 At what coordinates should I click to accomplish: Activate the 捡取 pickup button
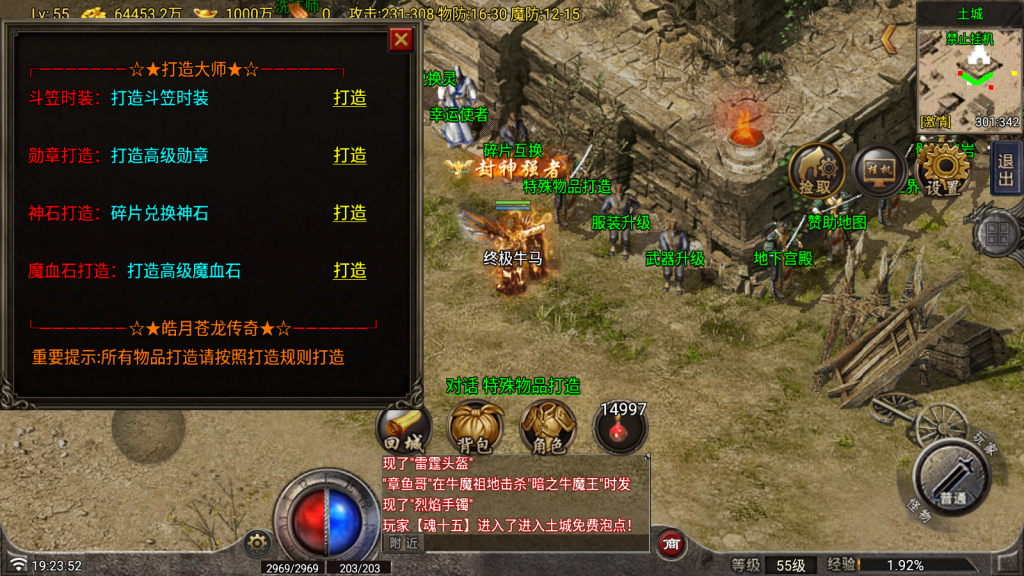[x=815, y=171]
